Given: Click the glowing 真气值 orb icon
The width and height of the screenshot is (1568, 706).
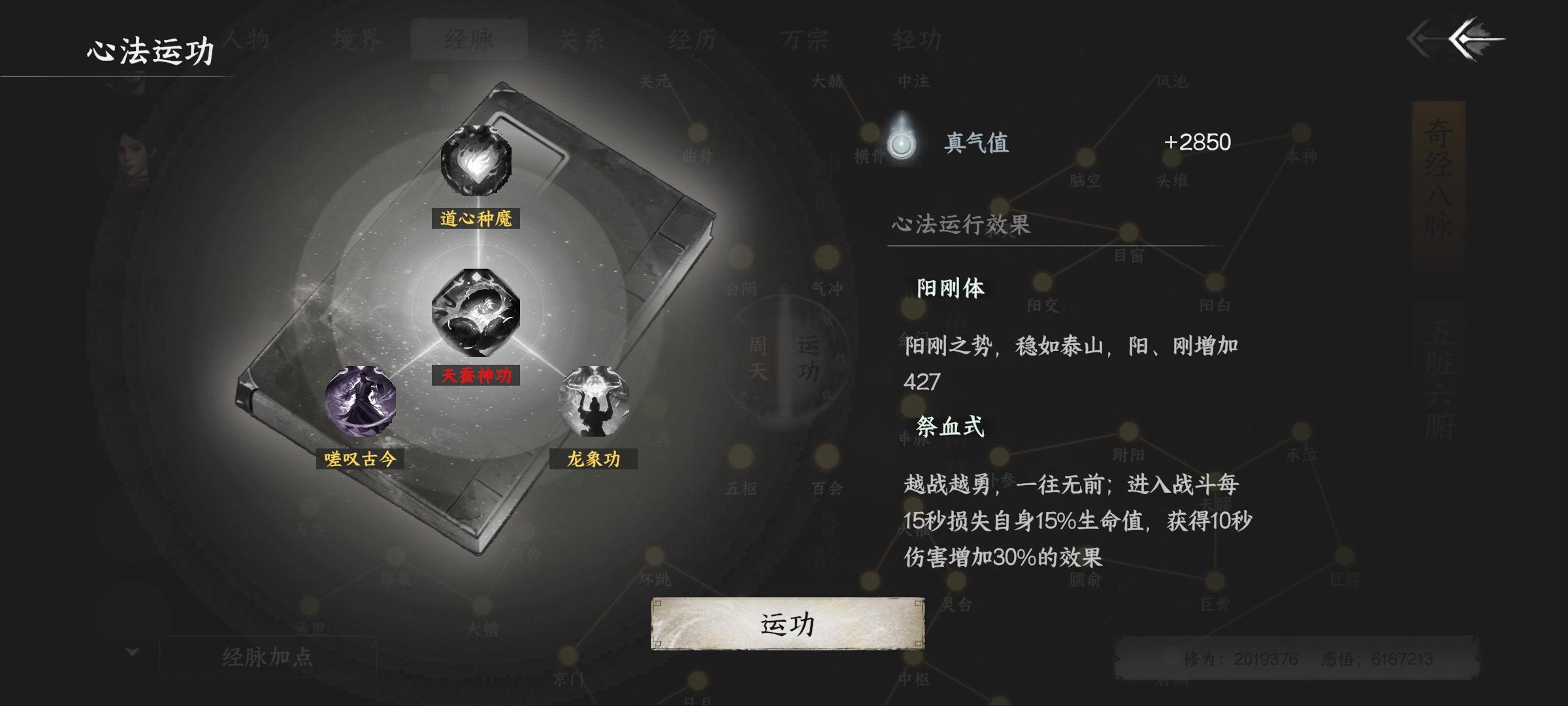Looking at the screenshot, I should tap(900, 144).
